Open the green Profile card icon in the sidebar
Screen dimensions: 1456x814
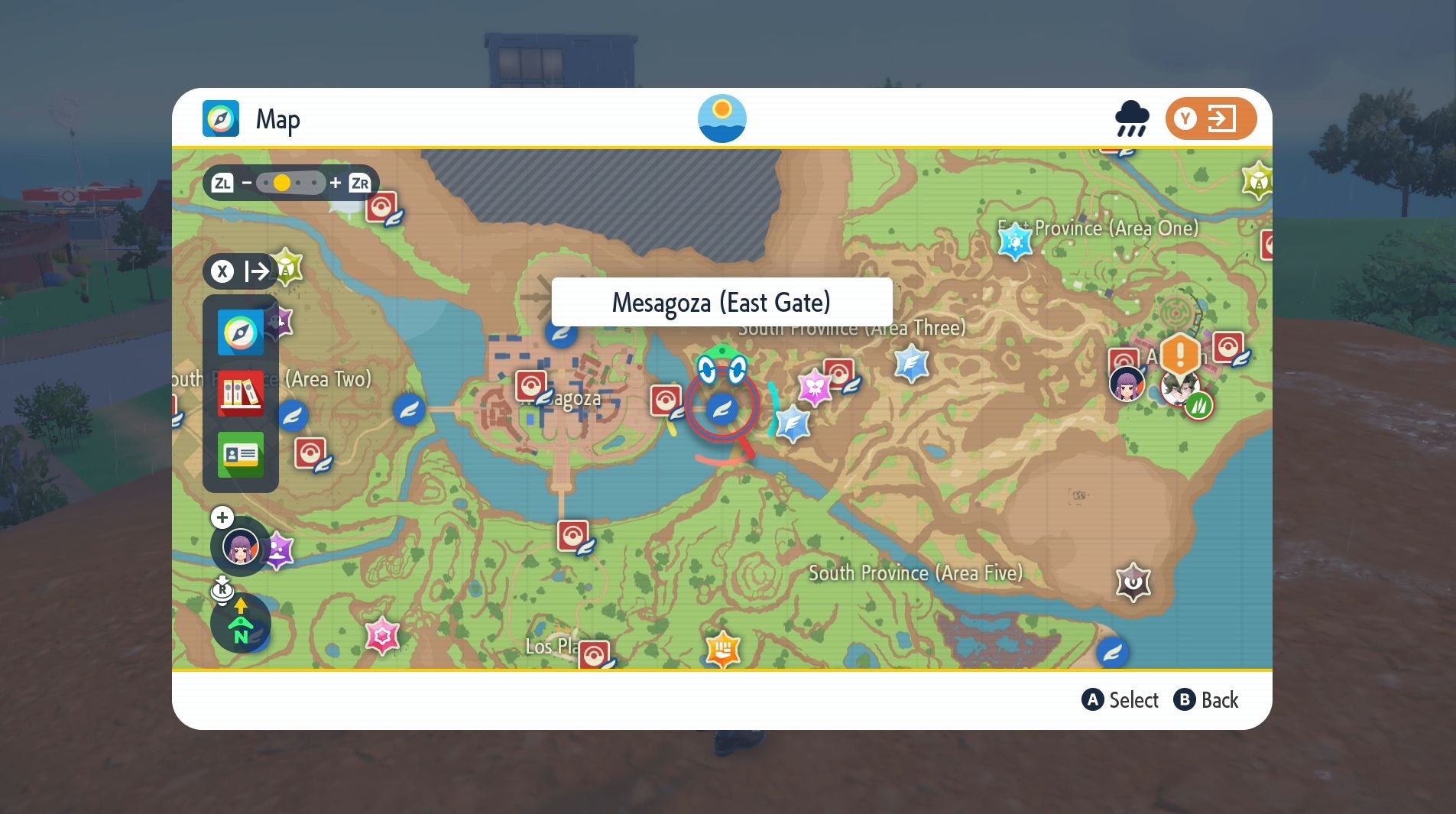[x=240, y=455]
